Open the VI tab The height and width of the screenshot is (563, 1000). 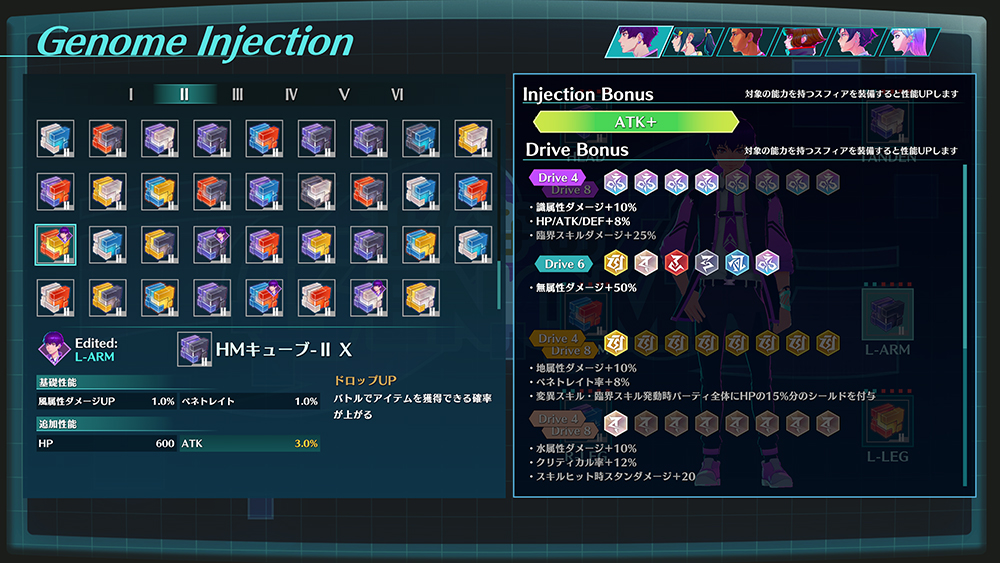click(x=398, y=95)
